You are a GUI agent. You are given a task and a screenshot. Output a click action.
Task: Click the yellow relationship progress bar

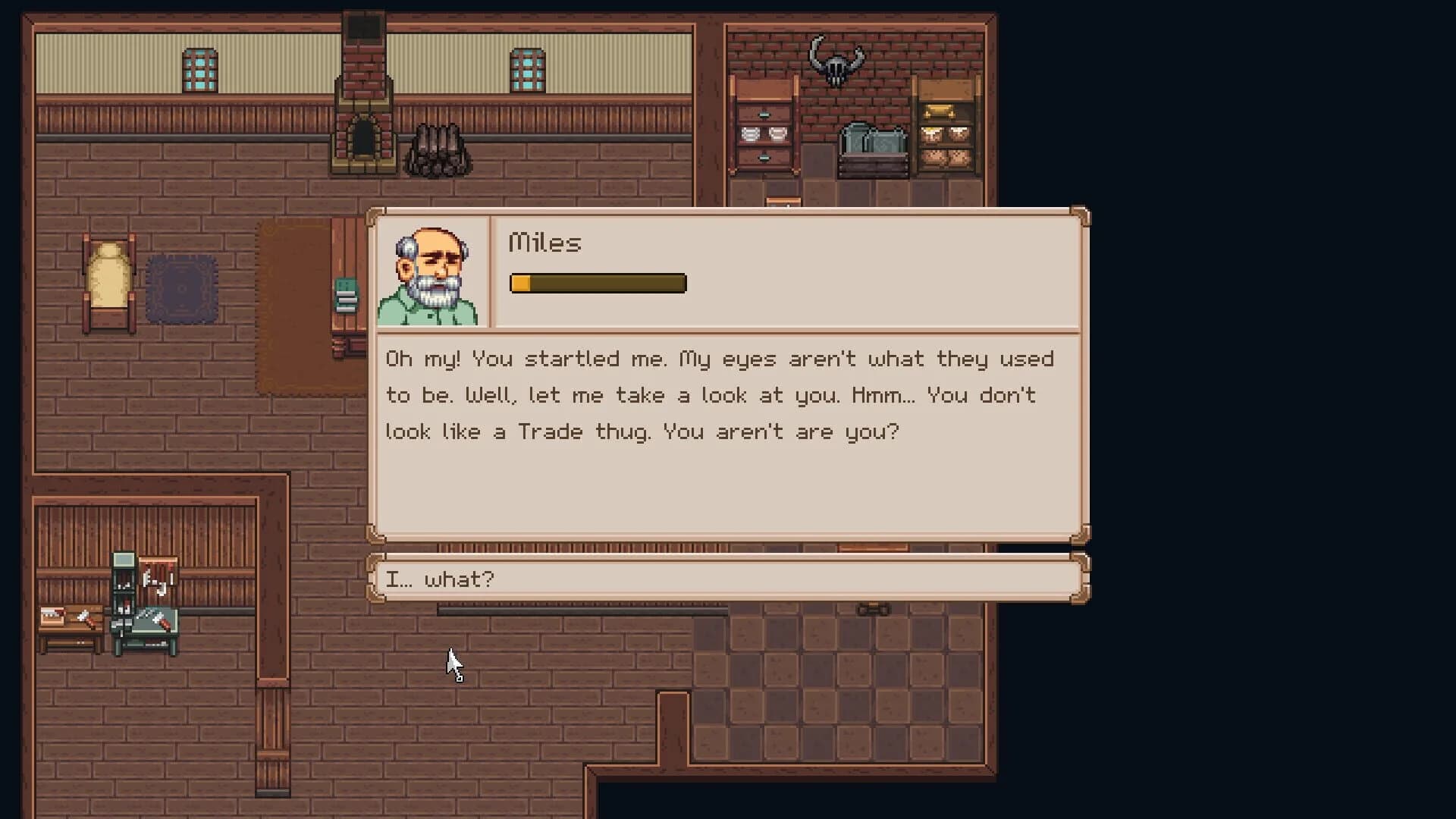pos(598,283)
